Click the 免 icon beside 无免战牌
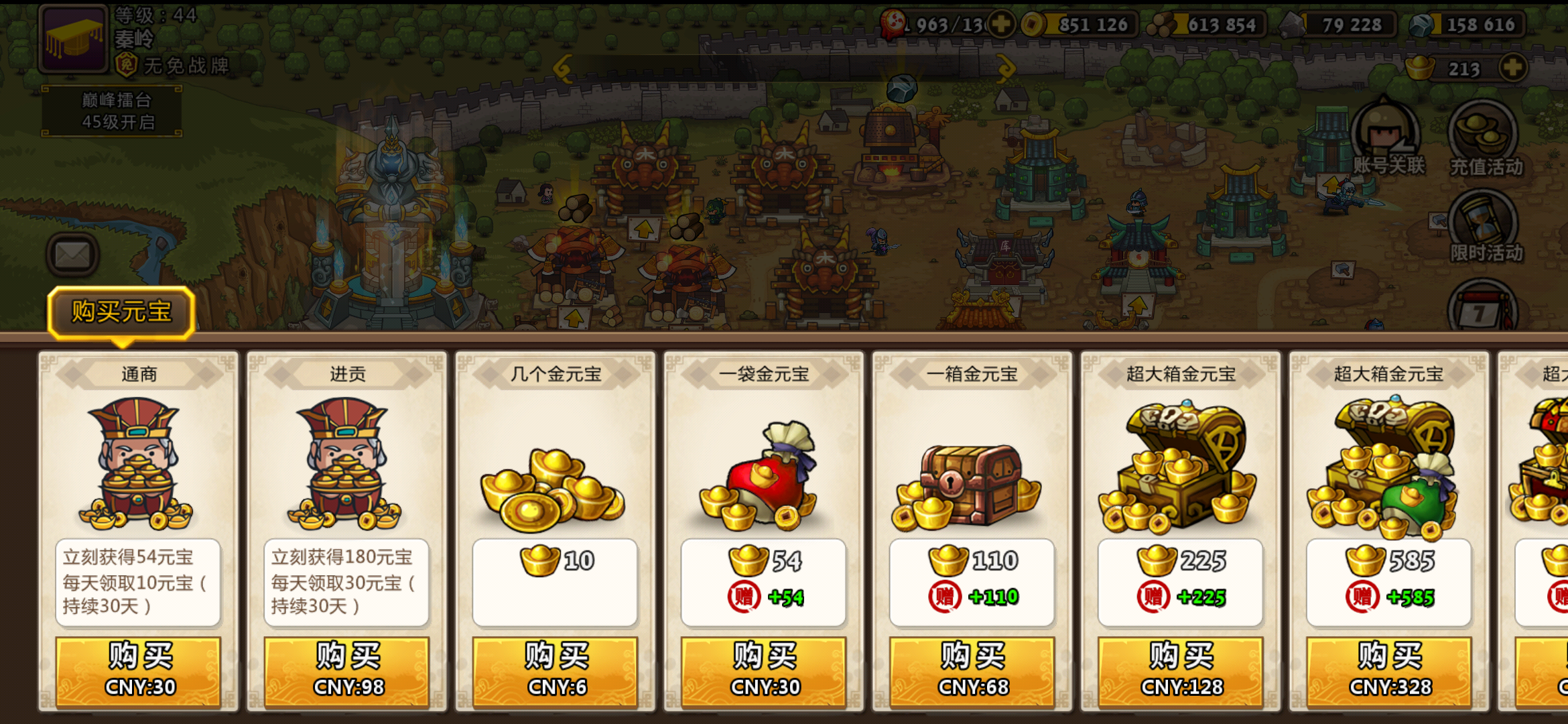 point(127,65)
